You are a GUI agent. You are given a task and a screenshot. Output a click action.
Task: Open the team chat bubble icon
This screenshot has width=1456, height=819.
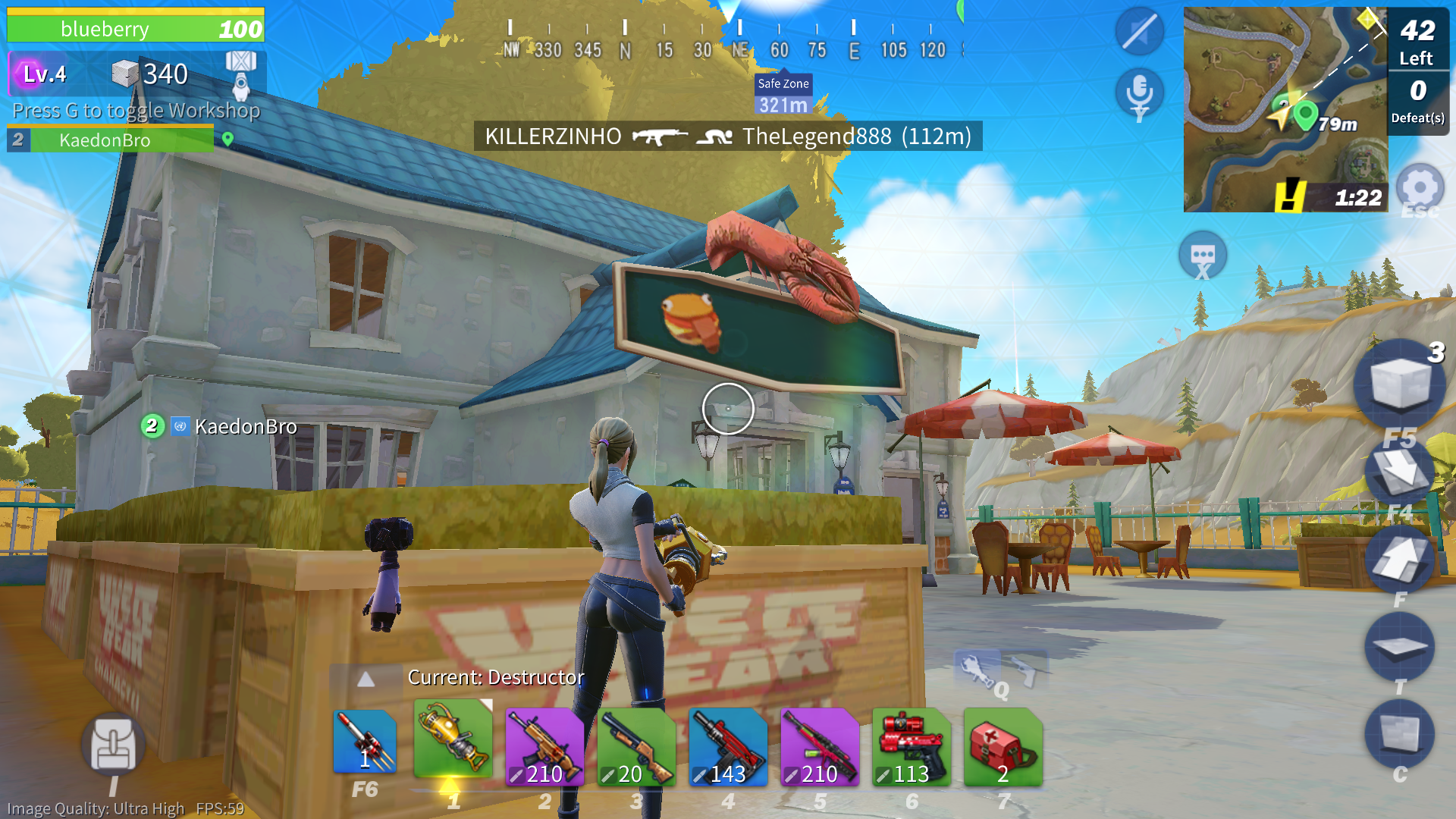(1204, 255)
